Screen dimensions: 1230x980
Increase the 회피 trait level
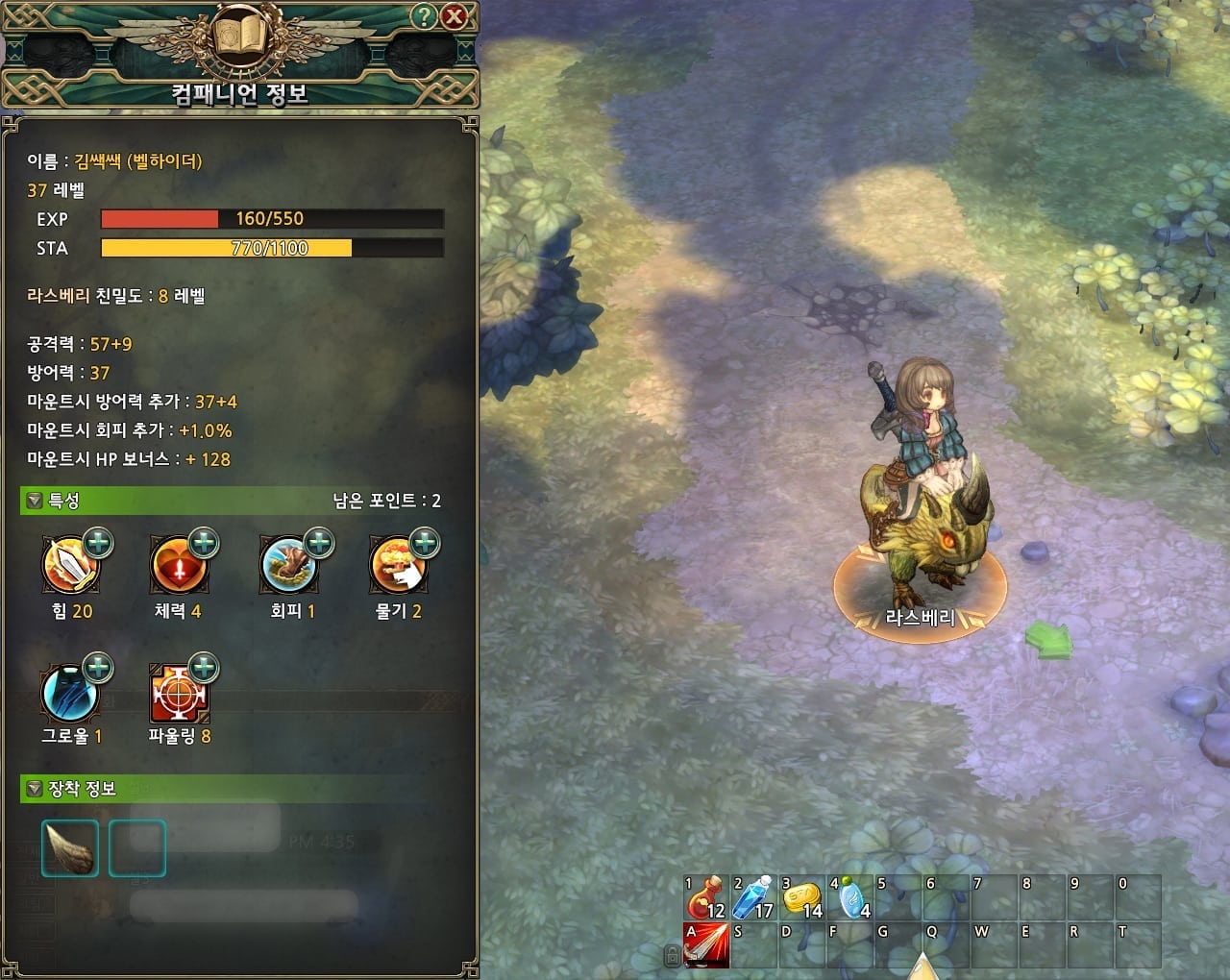coord(318,543)
